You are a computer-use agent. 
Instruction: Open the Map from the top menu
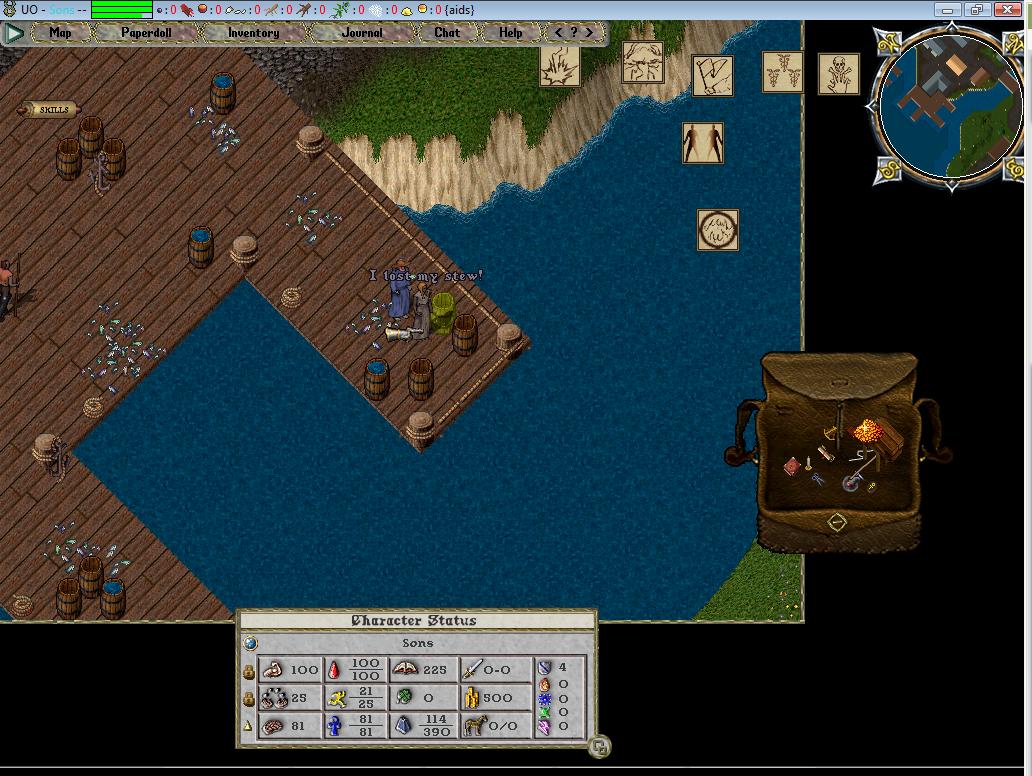pyautogui.click(x=60, y=32)
